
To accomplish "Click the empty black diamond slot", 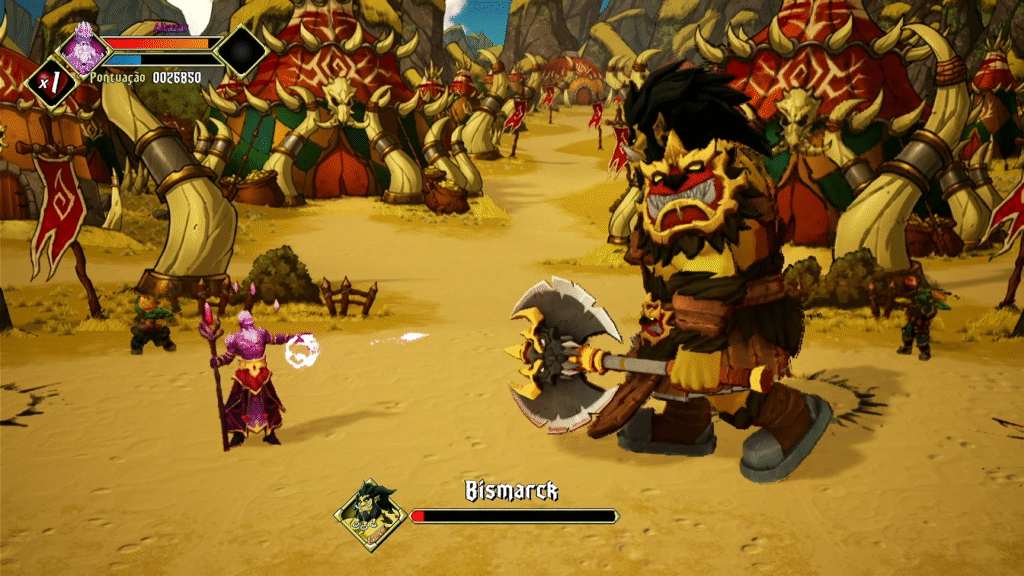I will point(241,51).
